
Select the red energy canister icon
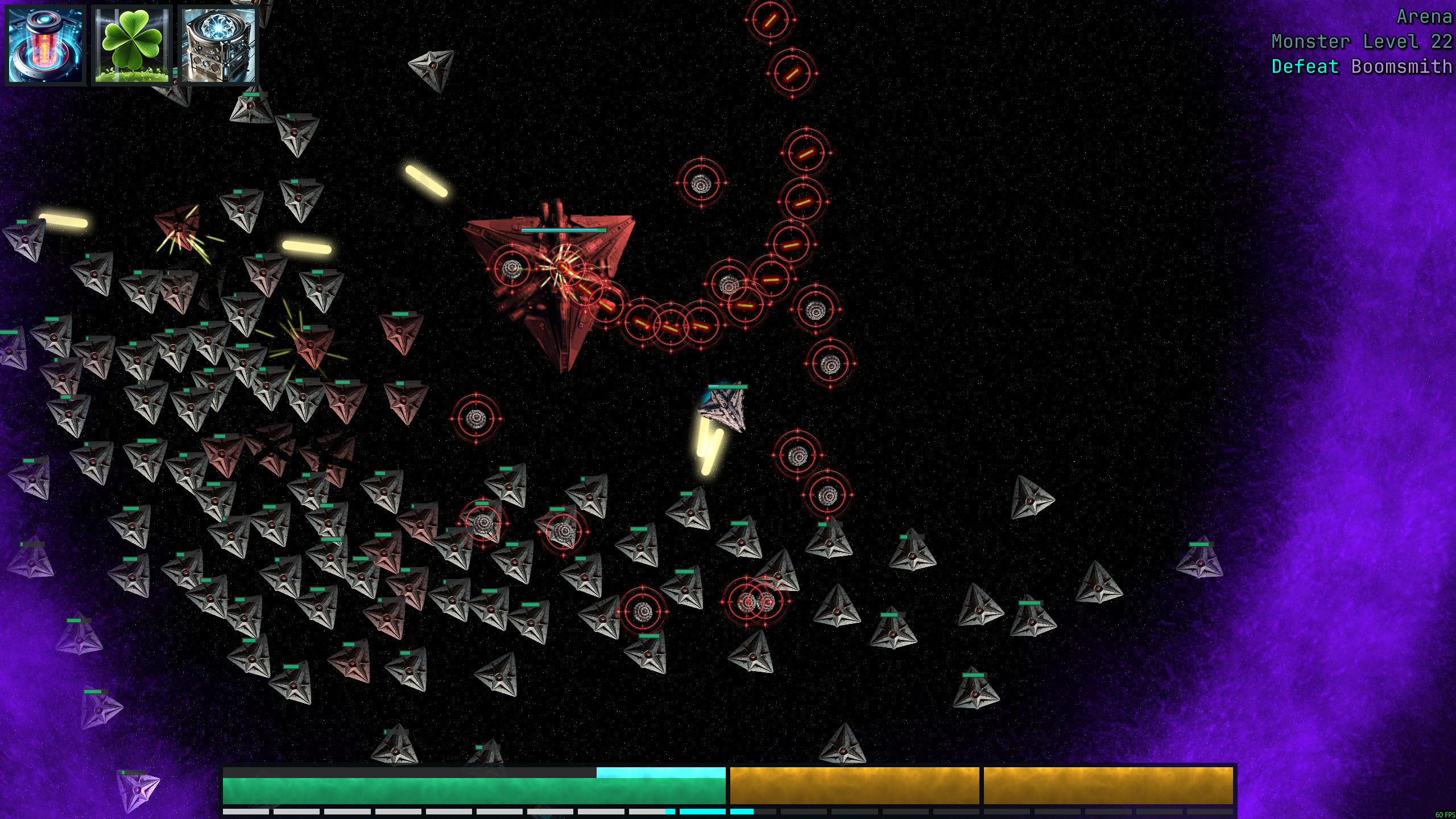45,45
